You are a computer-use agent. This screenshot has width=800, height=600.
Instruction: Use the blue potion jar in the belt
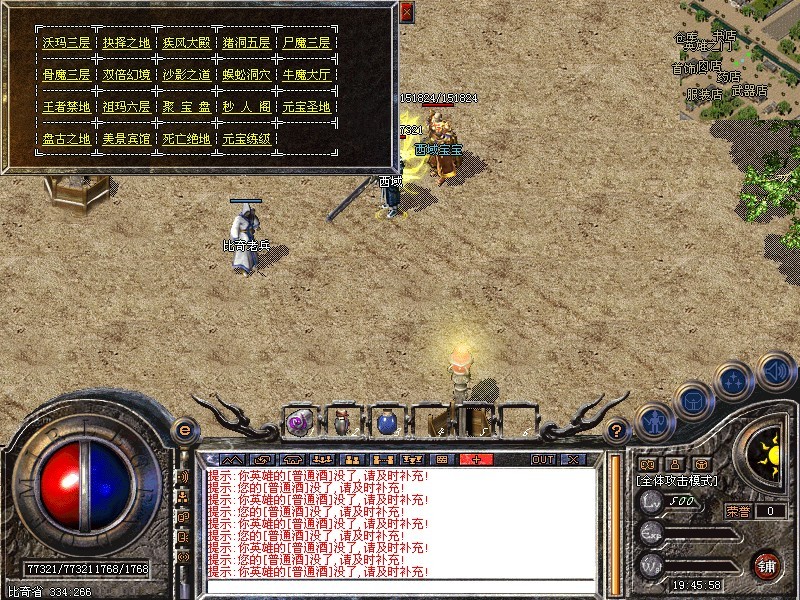tap(386, 423)
